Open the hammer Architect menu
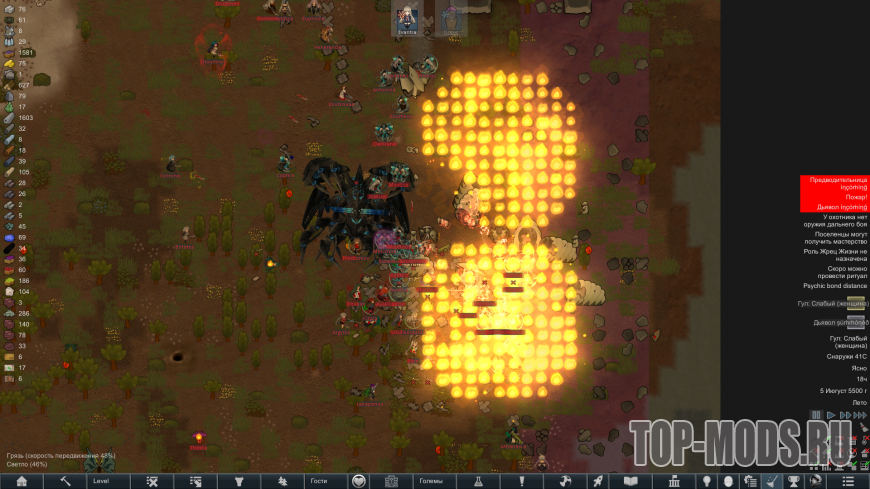The width and height of the screenshot is (870, 489). click(65, 481)
